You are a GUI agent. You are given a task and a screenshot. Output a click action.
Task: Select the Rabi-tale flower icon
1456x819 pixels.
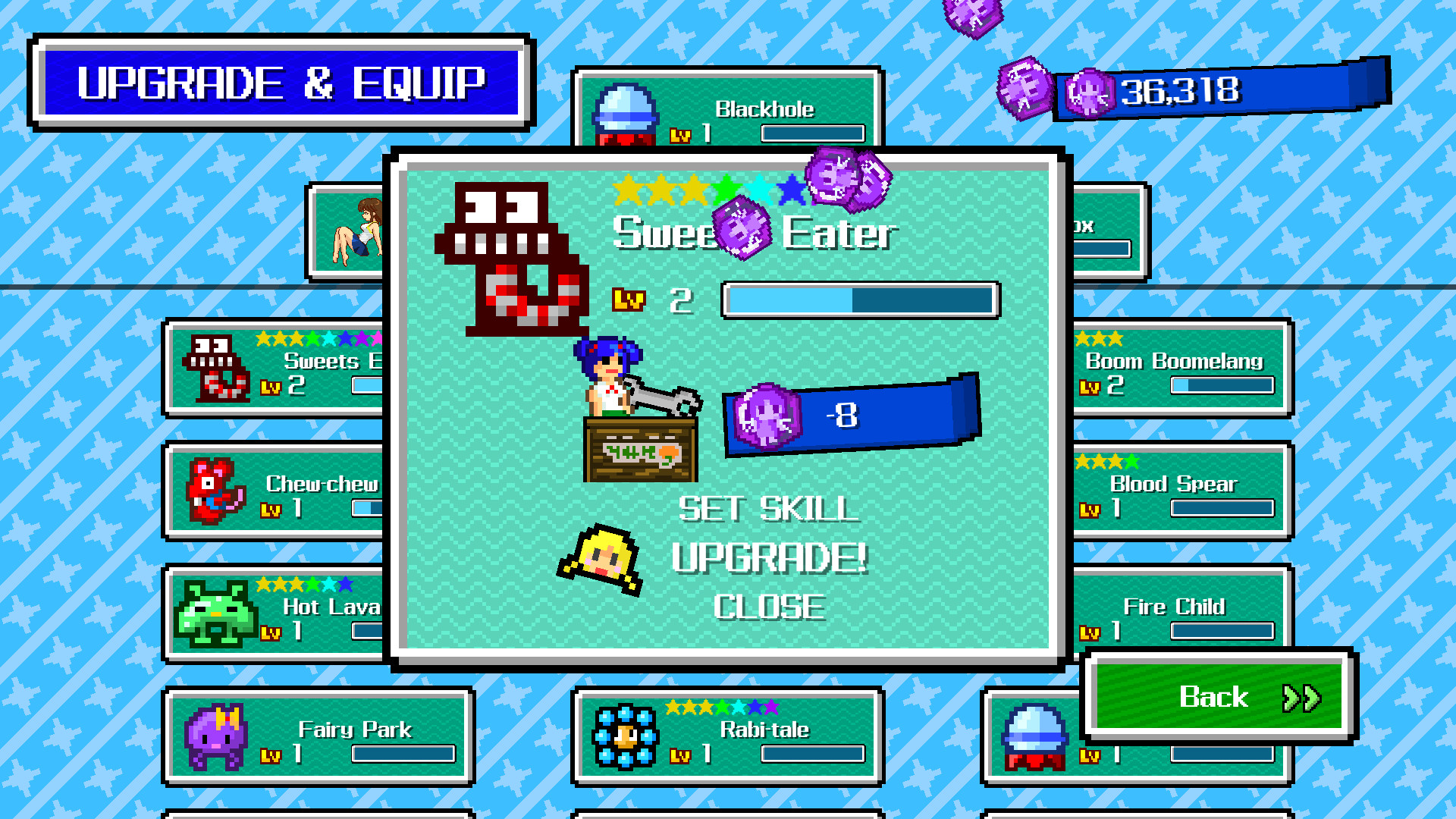[625, 738]
